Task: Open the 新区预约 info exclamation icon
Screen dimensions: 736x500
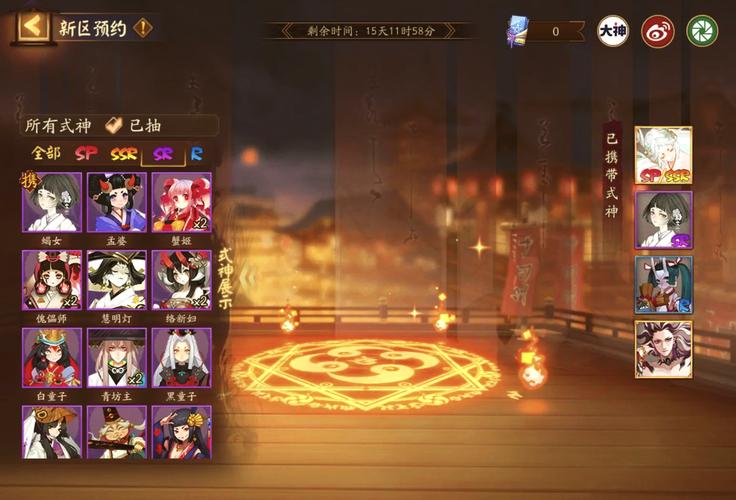Action: [x=143, y=27]
